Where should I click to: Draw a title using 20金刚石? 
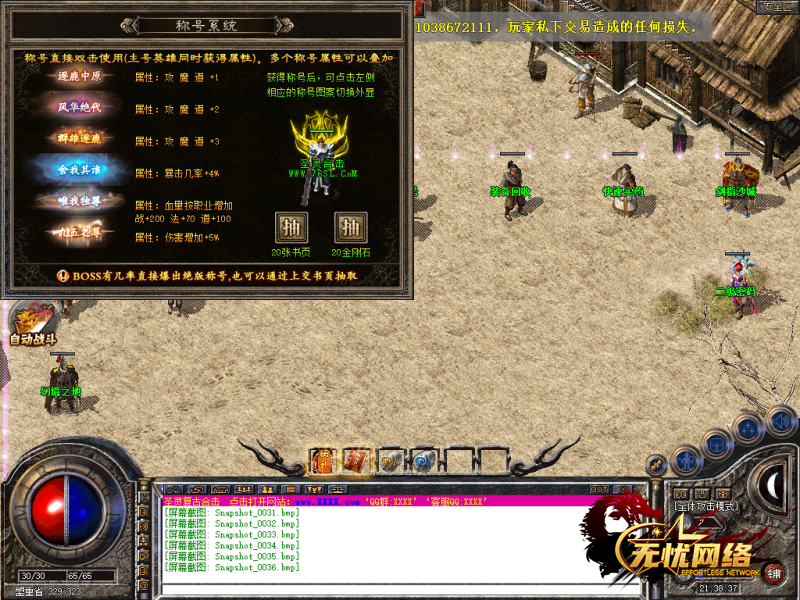351,226
